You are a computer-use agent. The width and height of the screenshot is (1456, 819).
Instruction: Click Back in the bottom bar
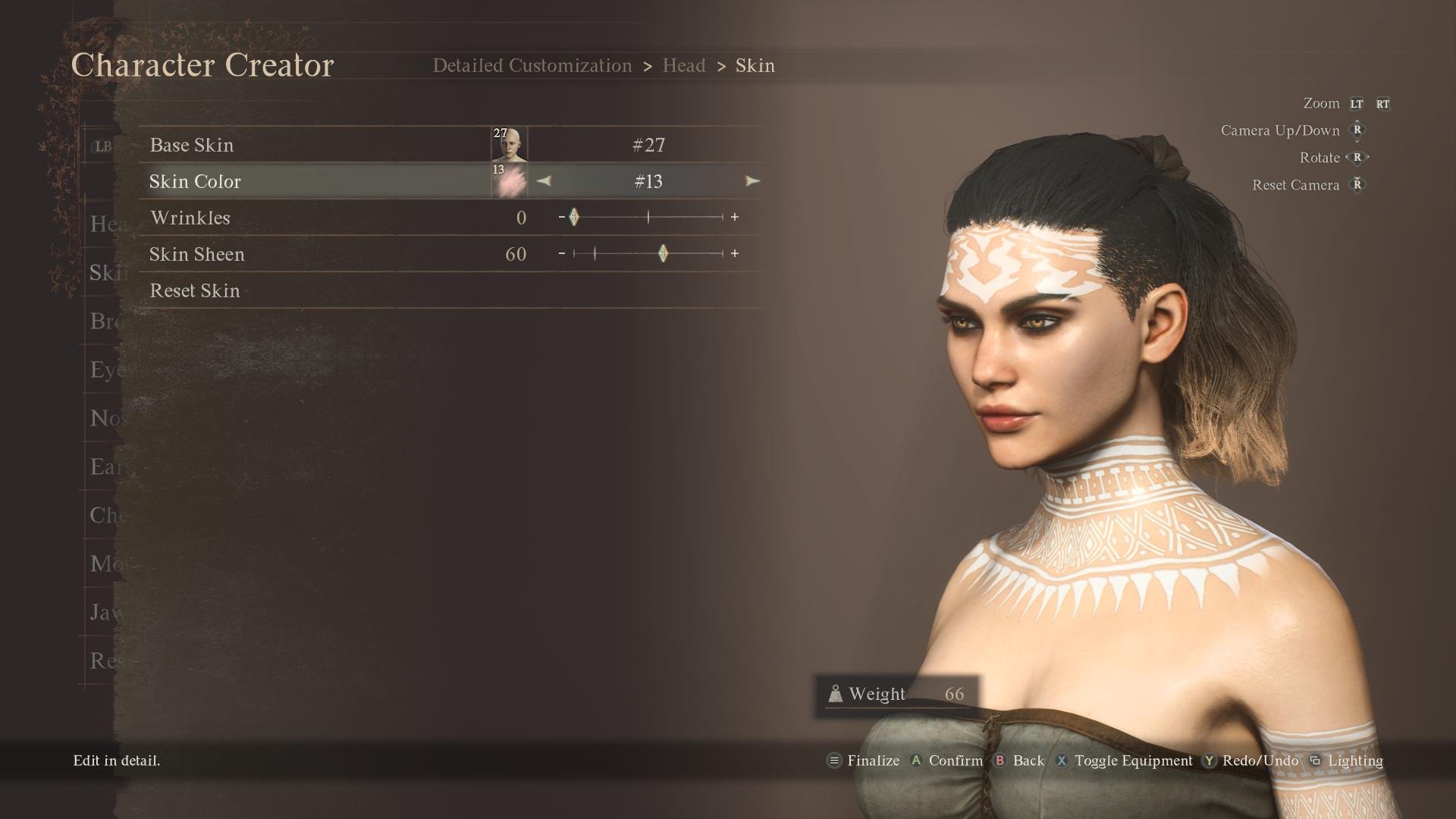tap(1019, 761)
